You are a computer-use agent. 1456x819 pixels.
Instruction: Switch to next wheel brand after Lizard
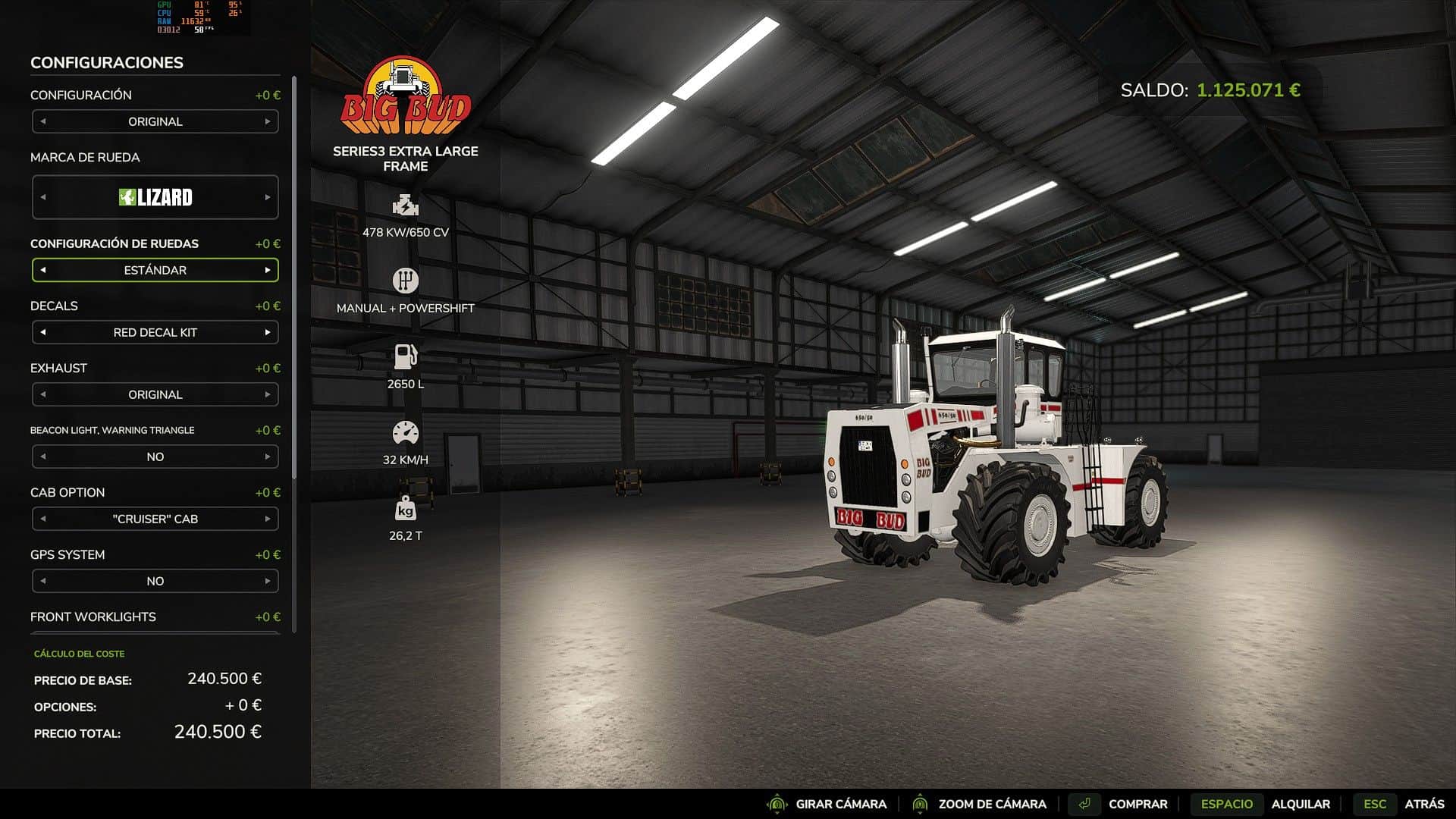268,197
